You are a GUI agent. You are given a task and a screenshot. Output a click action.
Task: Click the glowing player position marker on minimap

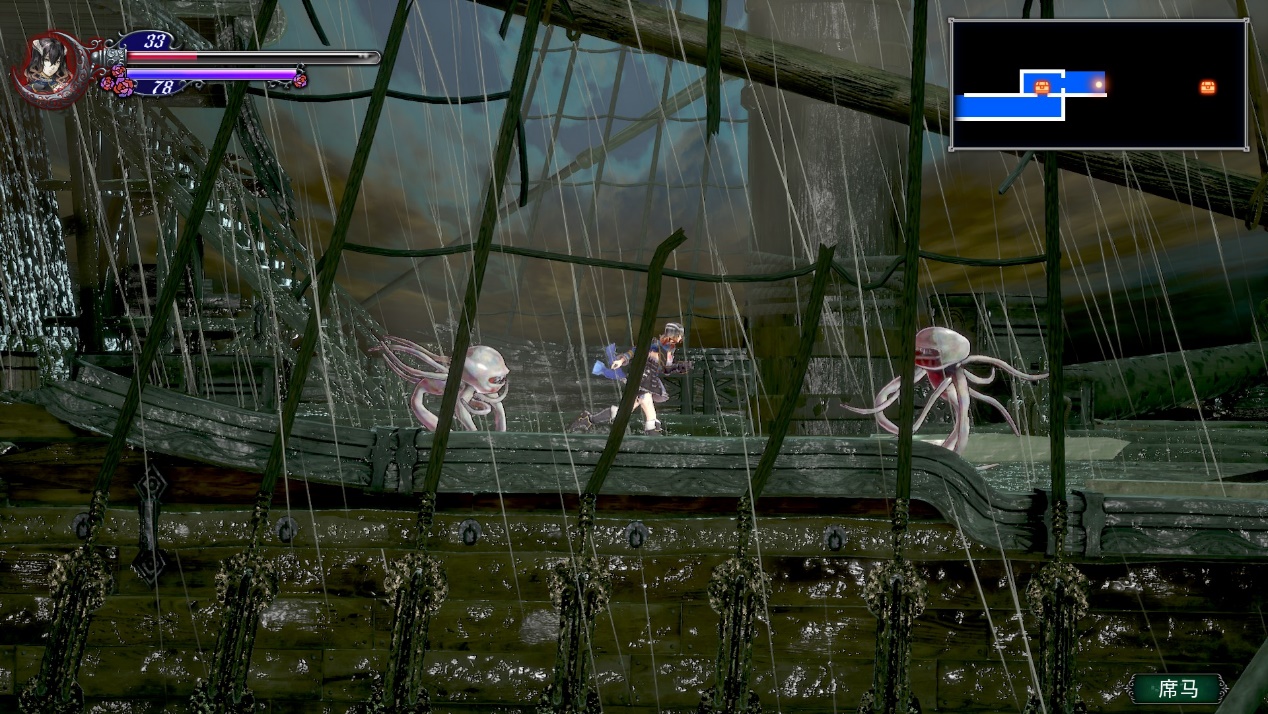1098,84
